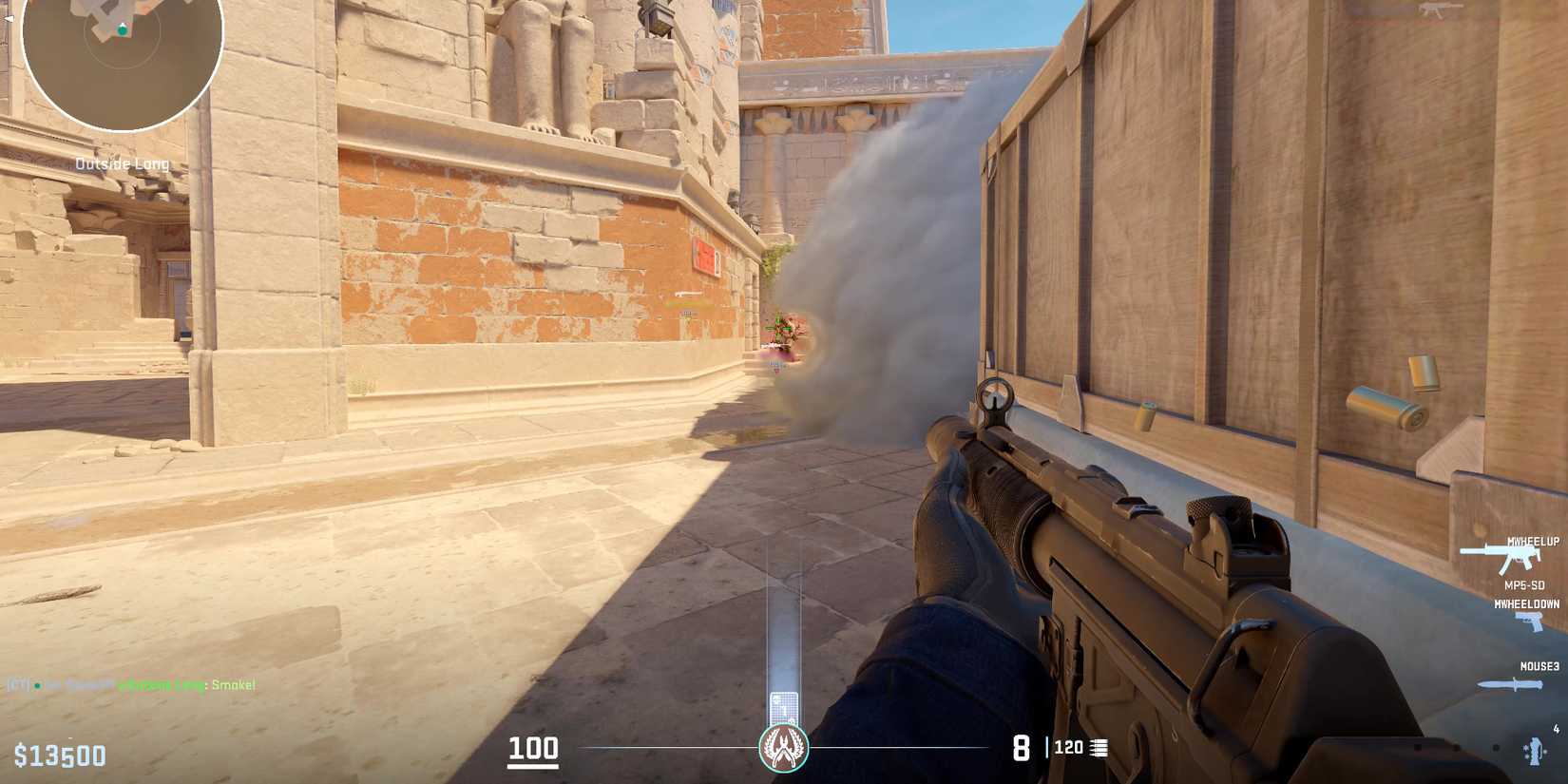Click the player dot on the radar
The width and height of the screenshot is (1568, 784).
(121, 31)
